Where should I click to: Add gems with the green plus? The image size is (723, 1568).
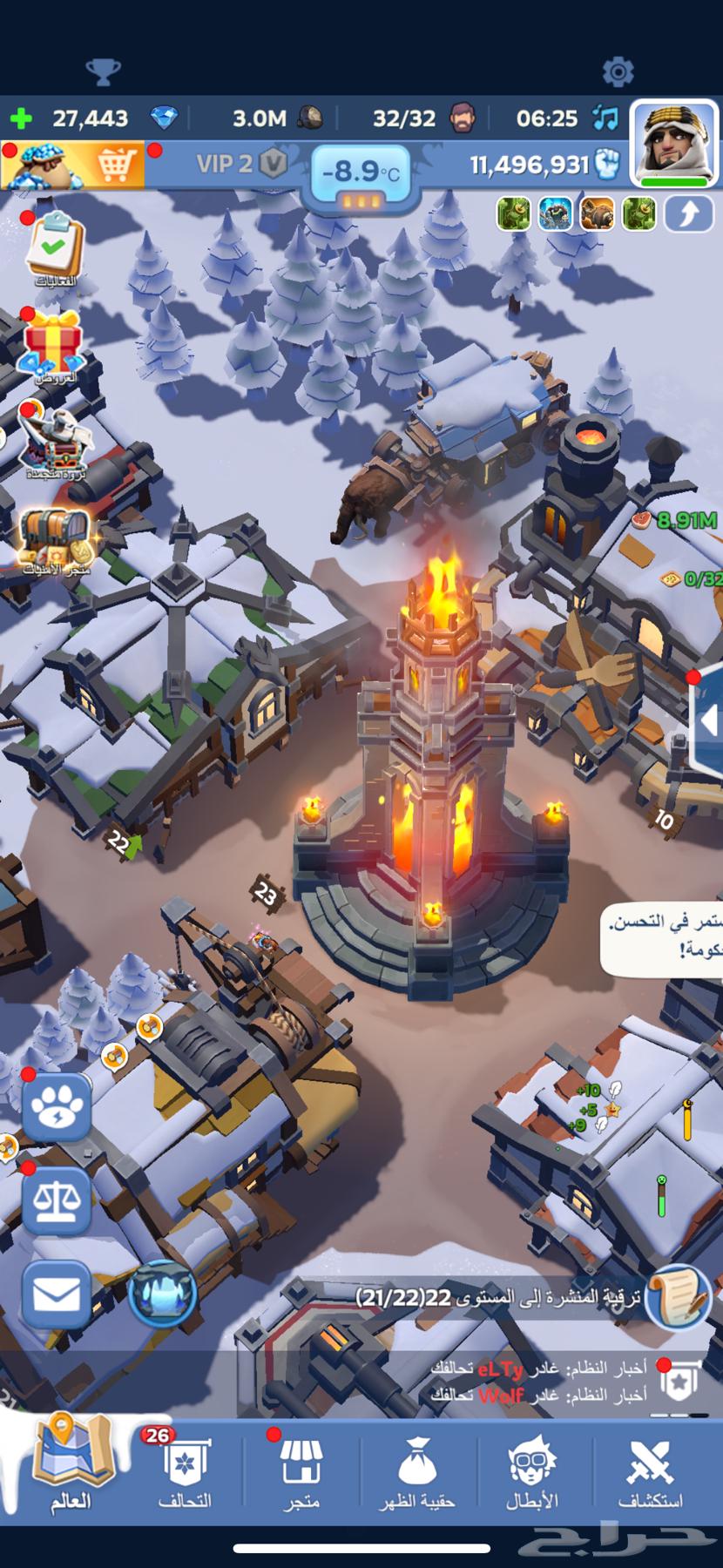21,118
